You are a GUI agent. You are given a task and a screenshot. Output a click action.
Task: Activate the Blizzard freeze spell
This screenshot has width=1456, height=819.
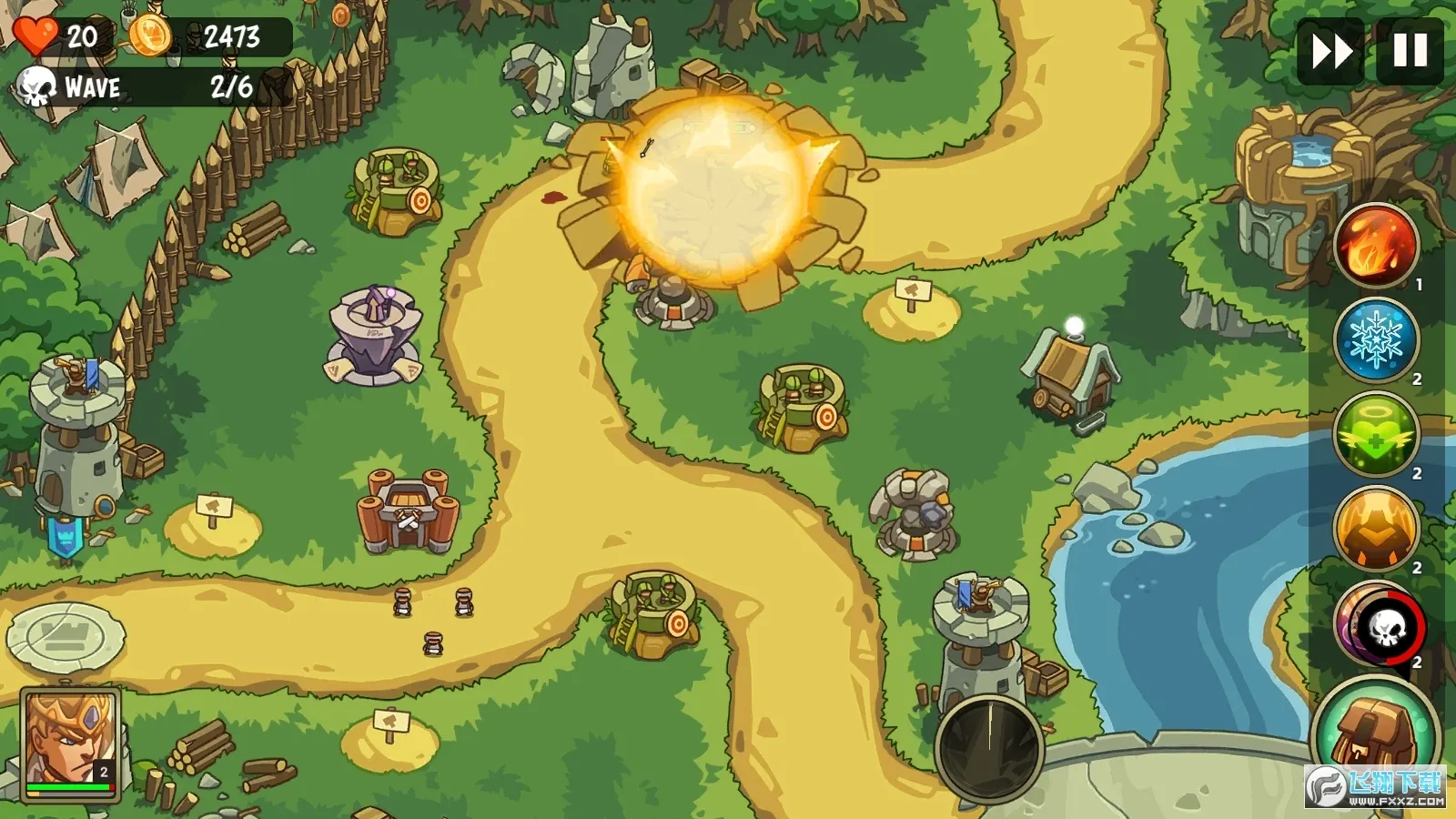point(1376,339)
